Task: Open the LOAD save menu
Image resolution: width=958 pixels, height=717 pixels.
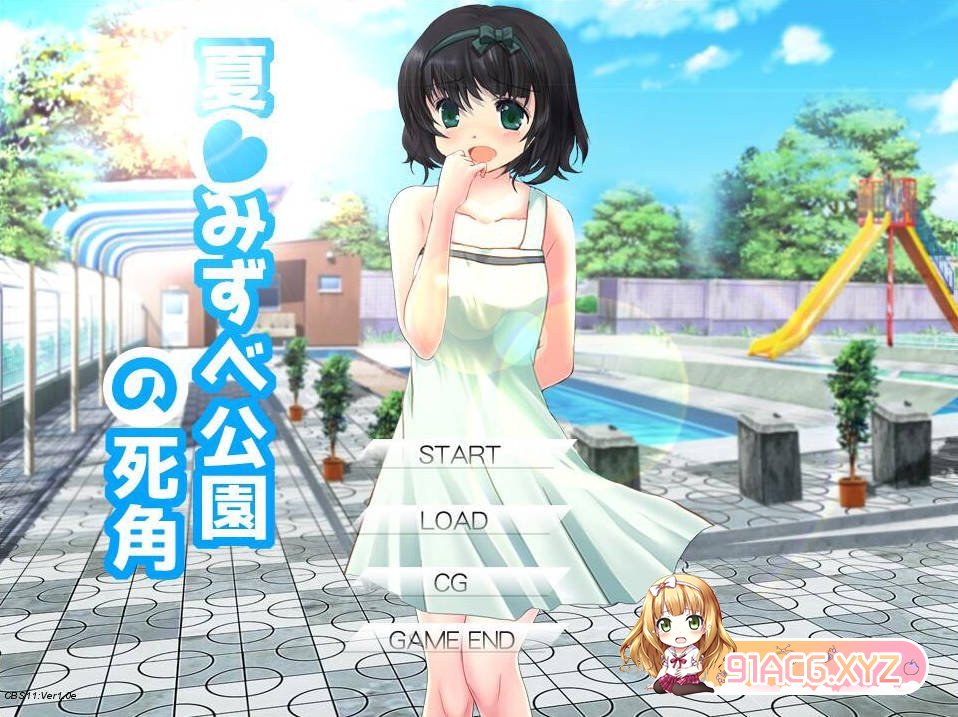Action: tap(454, 520)
